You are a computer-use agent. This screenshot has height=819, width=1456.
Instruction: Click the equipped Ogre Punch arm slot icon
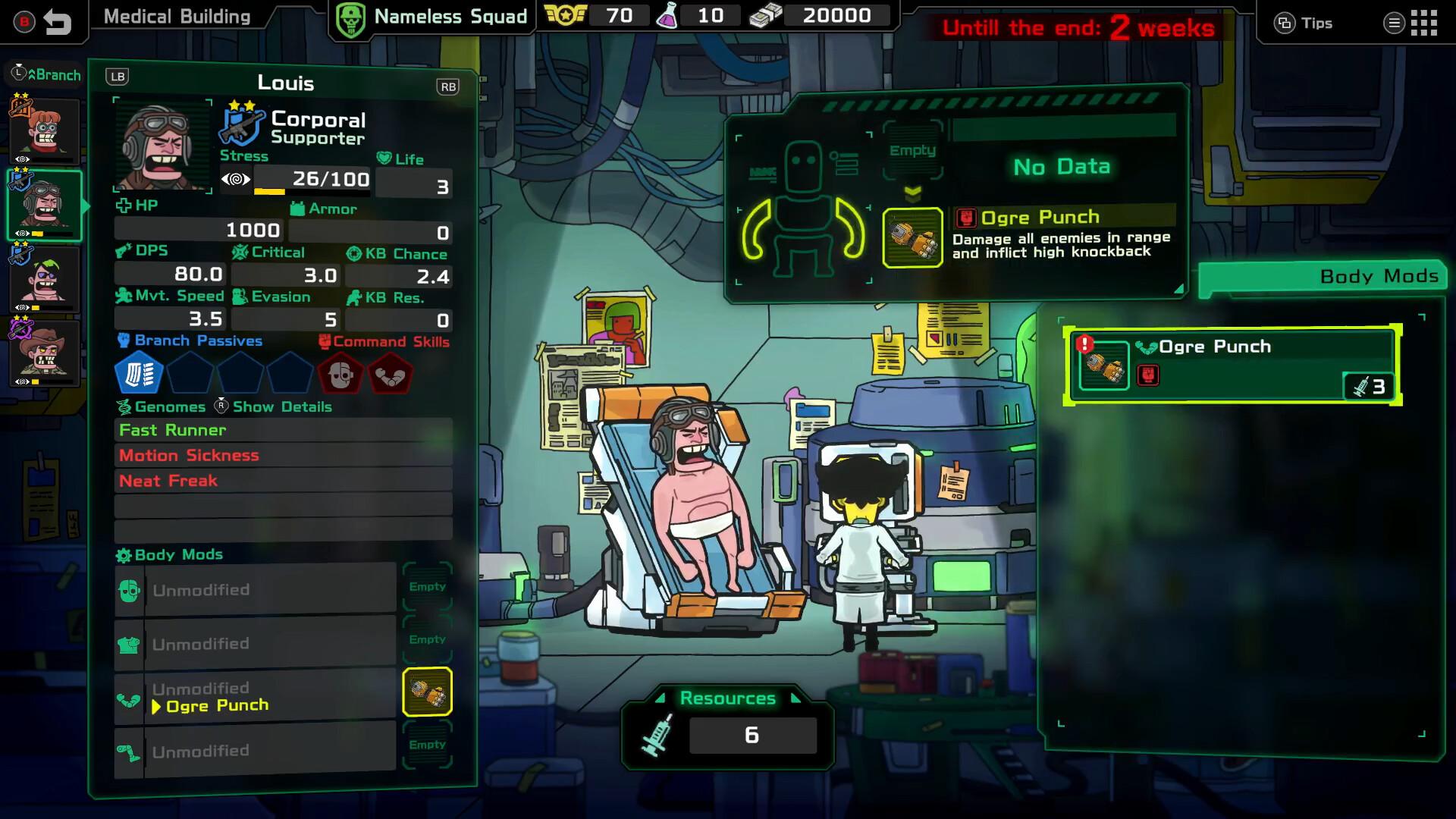tap(427, 692)
